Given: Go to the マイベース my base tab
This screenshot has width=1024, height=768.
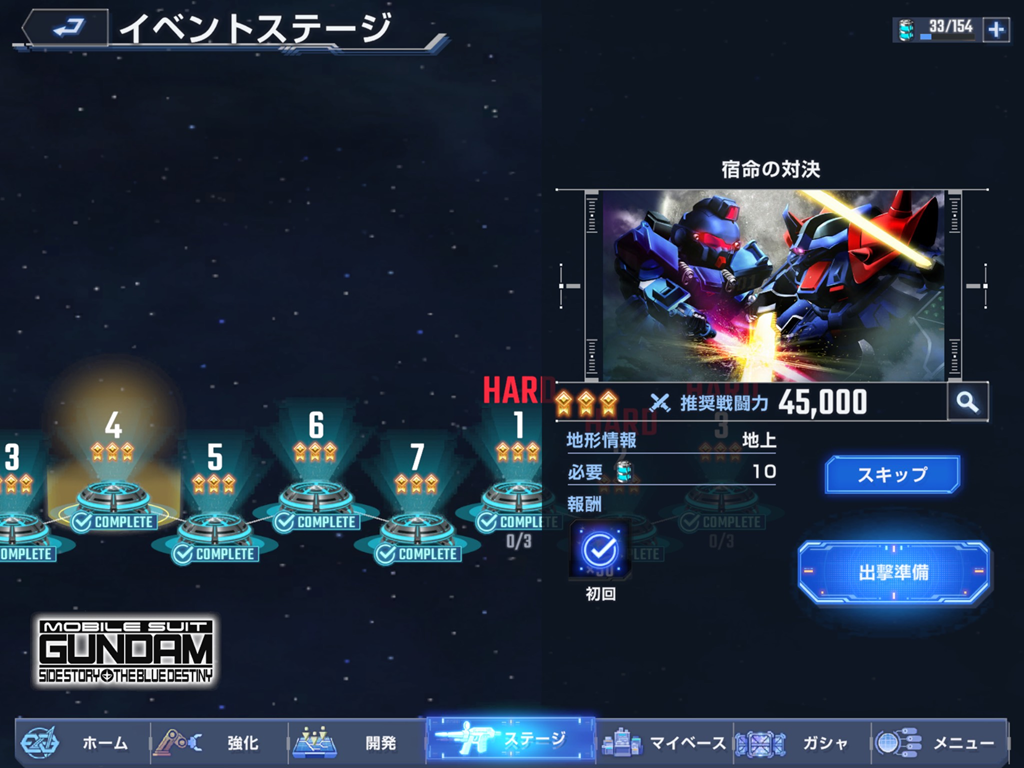Looking at the screenshot, I should click(665, 742).
